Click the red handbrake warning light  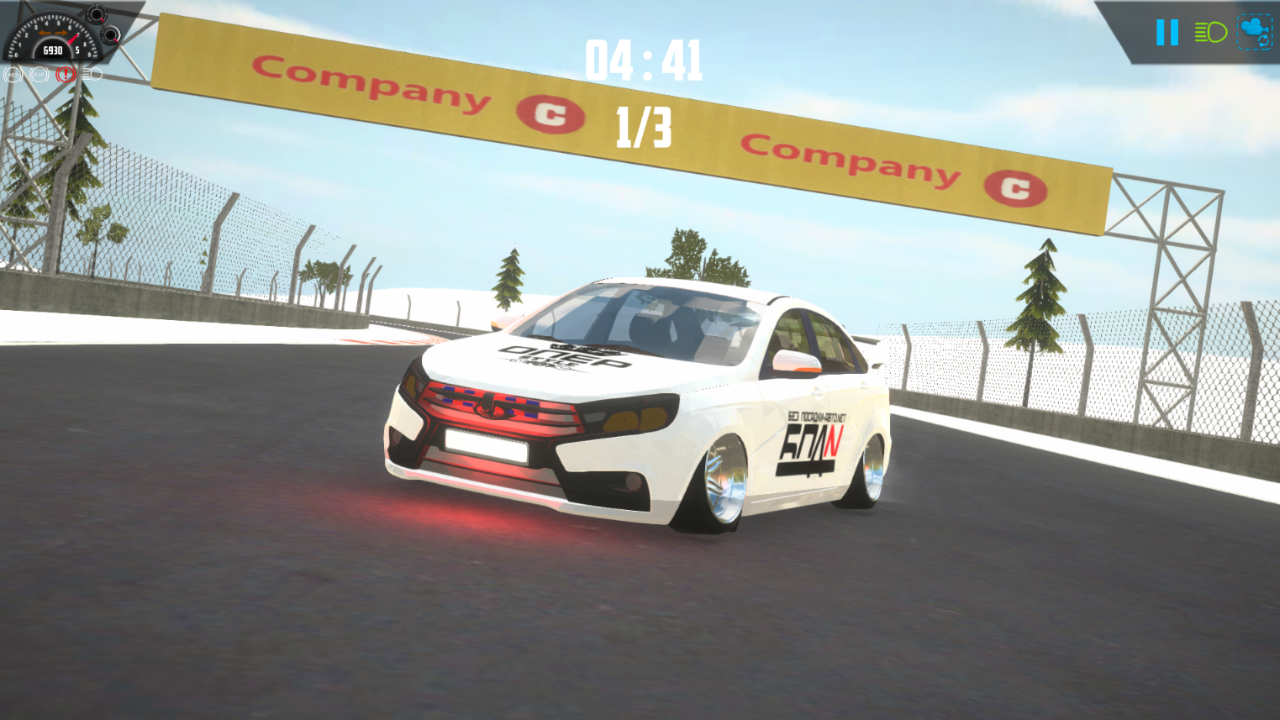pyautogui.click(x=65, y=74)
